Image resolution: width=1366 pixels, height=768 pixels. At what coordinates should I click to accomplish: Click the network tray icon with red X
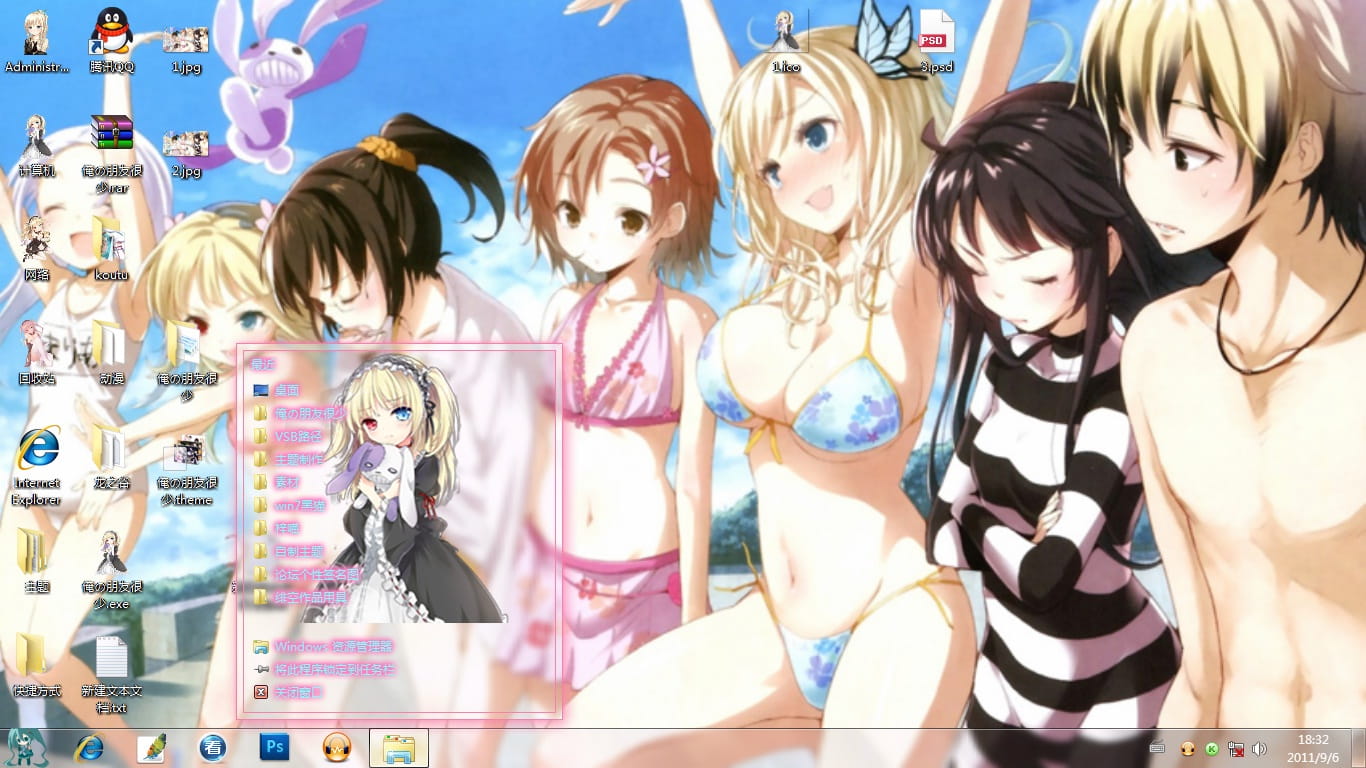pos(1235,748)
